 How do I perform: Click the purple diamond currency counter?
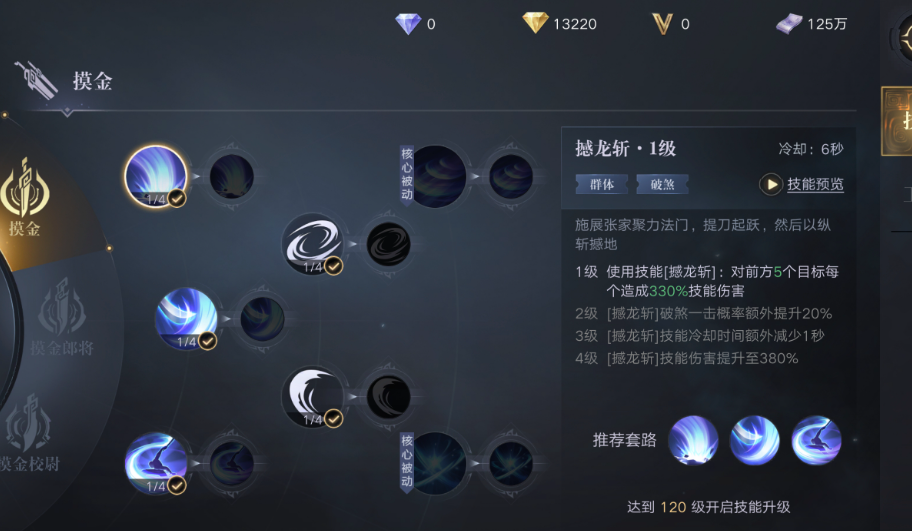(x=408, y=24)
